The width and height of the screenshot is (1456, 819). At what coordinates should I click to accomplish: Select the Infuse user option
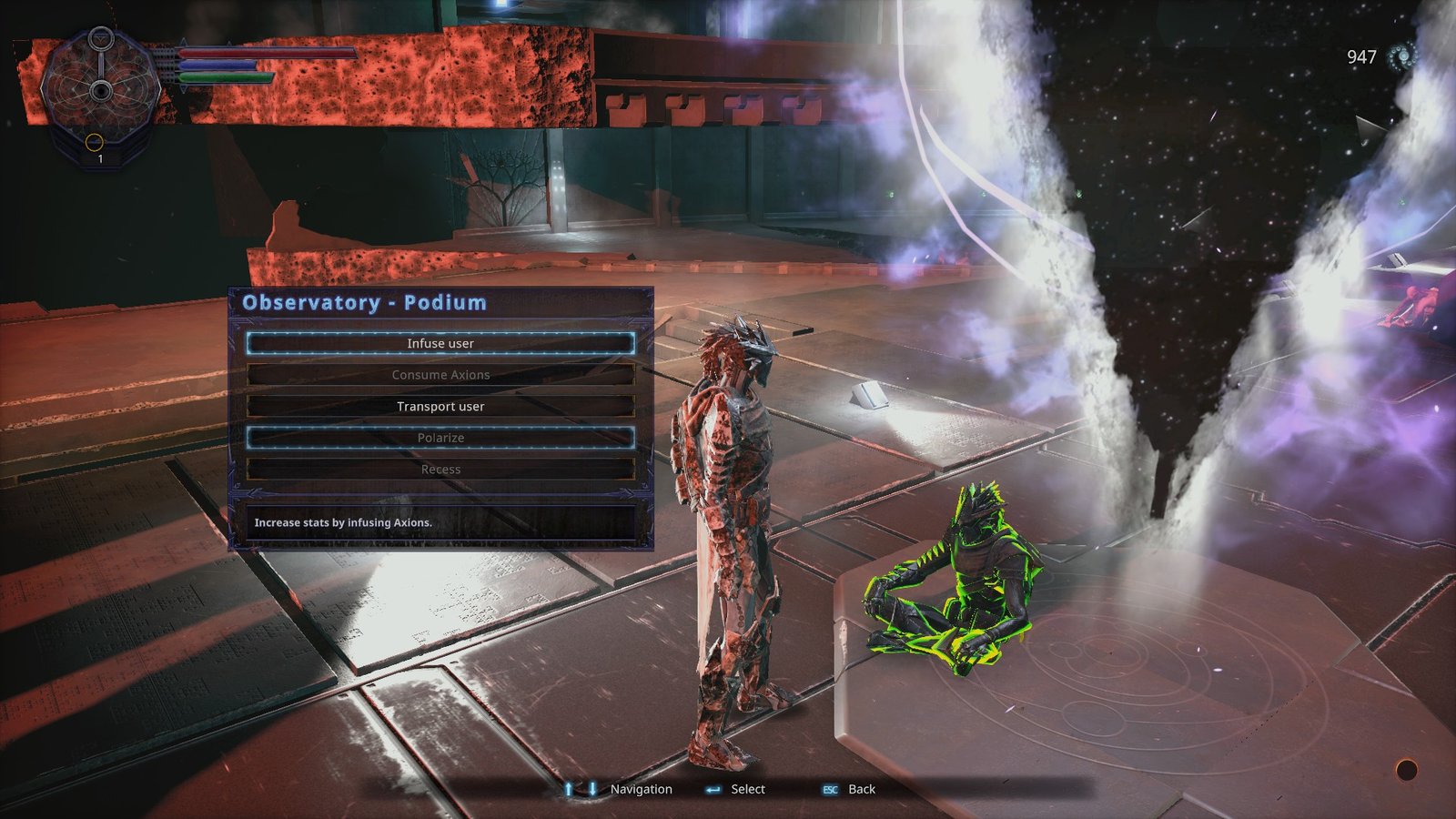click(x=440, y=343)
